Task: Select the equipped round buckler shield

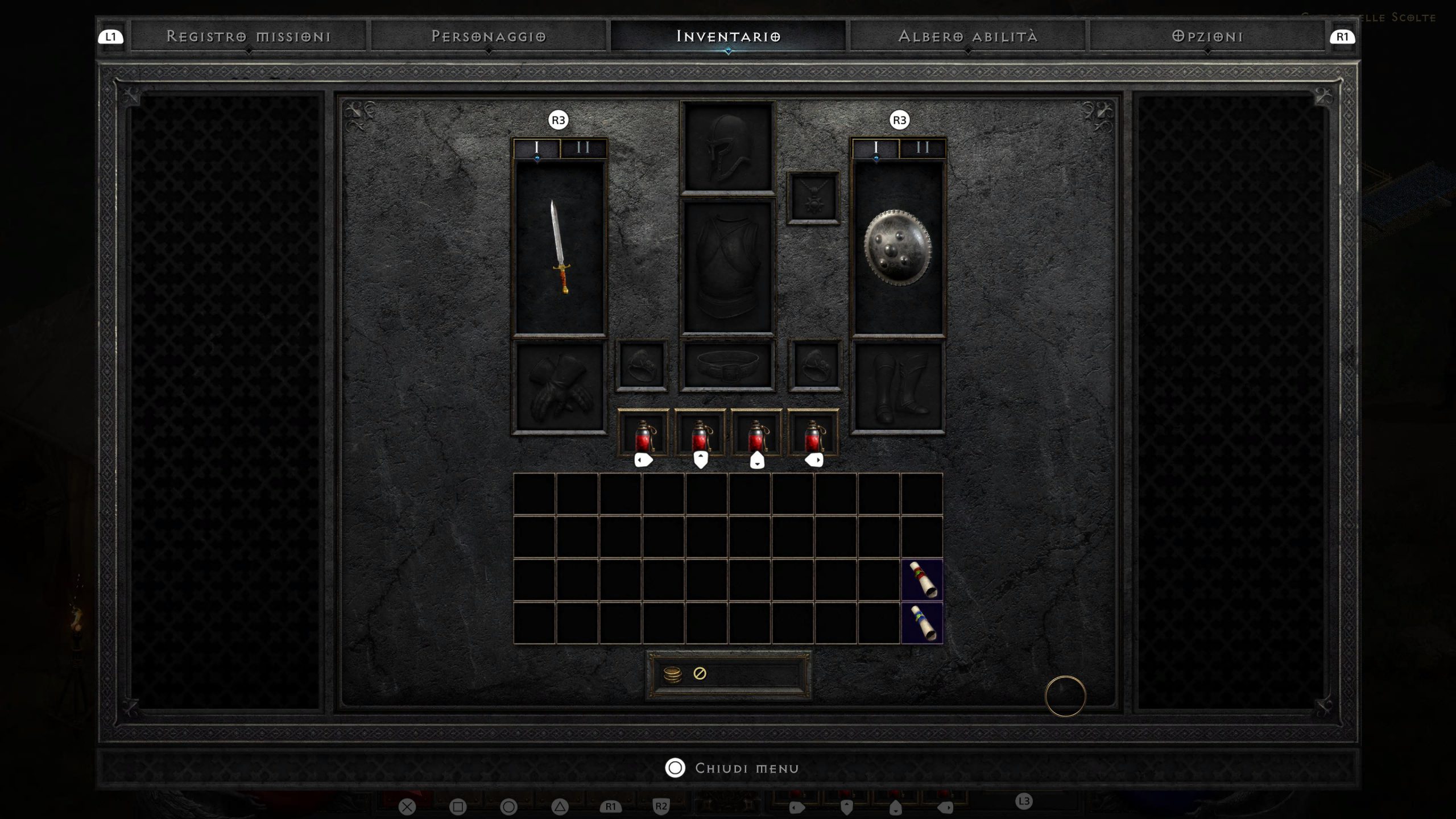Action: point(898,248)
